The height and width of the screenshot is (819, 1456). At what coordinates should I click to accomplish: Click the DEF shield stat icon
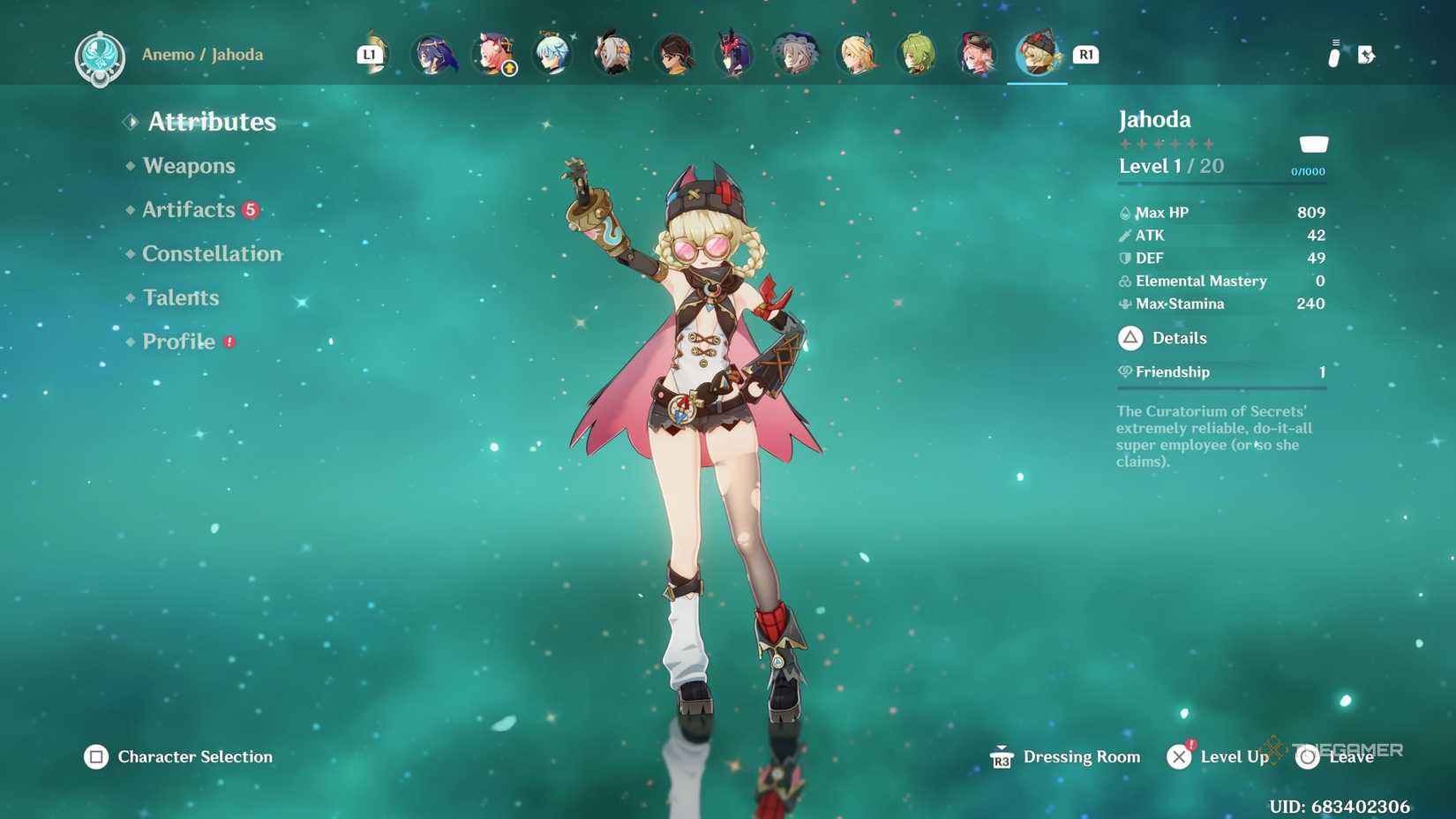(x=1124, y=258)
